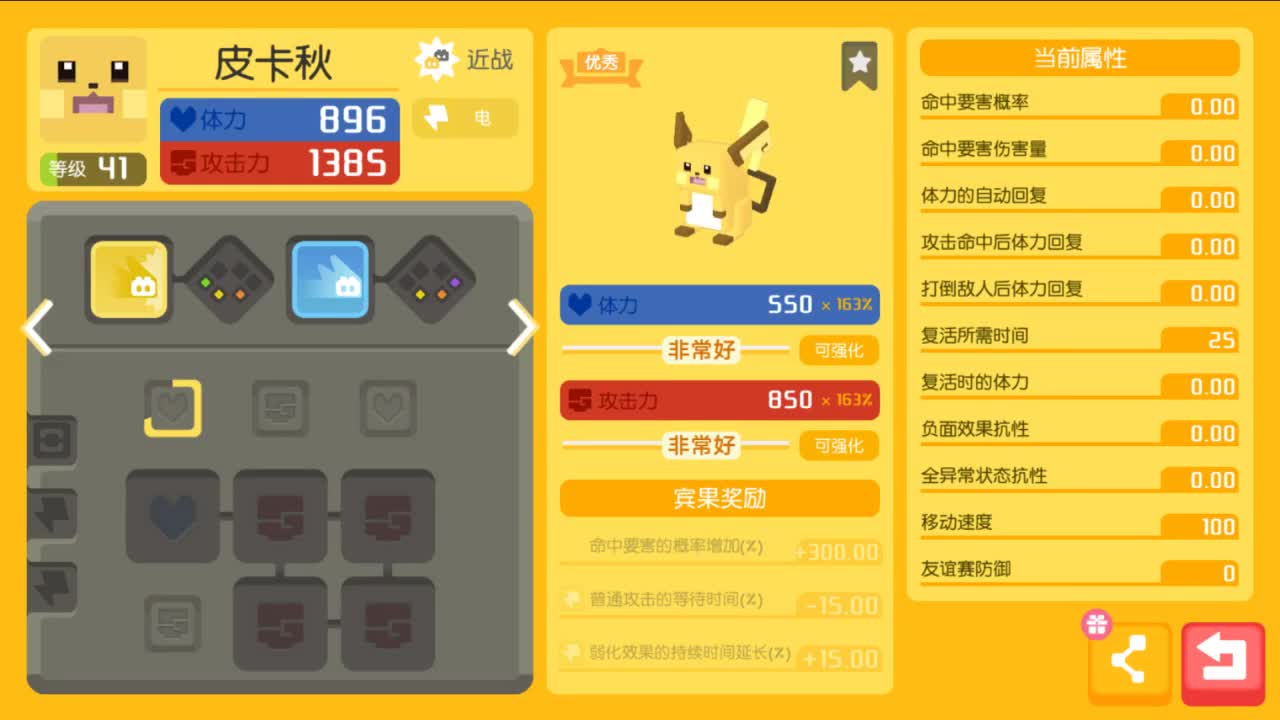Select the blue electric move icon
Image resolution: width=1280 pixels, height=720 pixels.
pyautogui.click(x=330, y=278)
